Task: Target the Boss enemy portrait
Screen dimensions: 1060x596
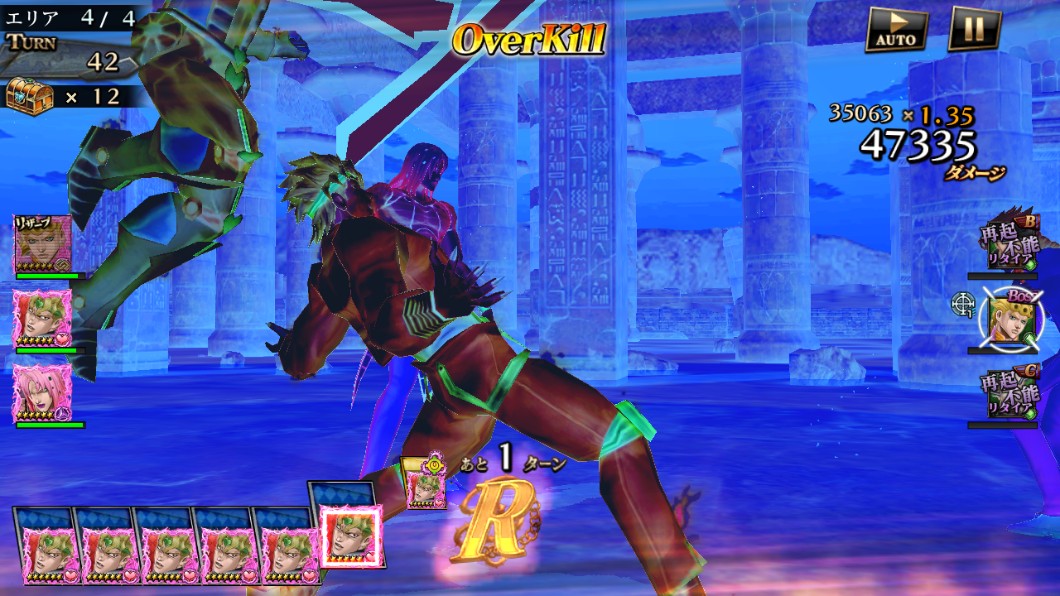Action: (x=1011, y=319)
